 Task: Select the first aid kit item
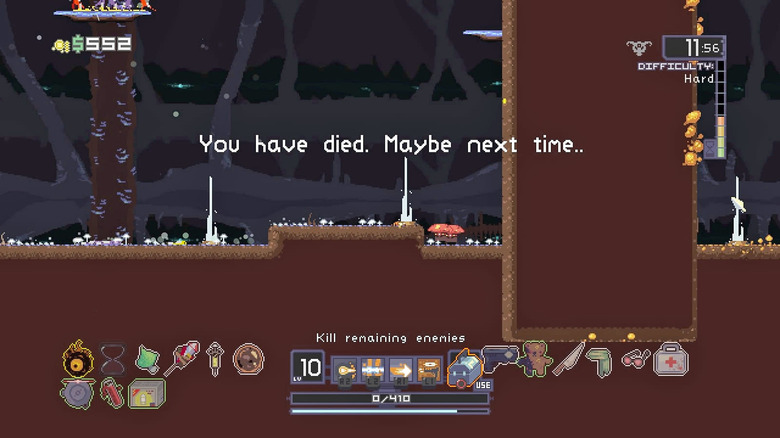coord(670,358)
